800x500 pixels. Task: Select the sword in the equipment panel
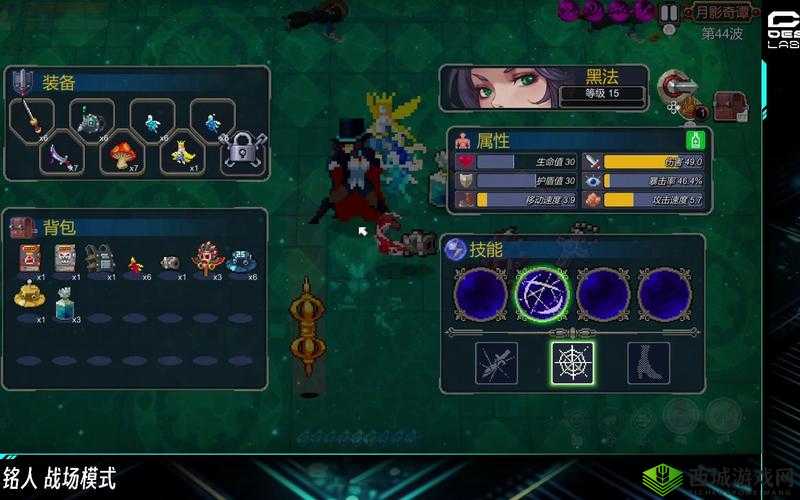coord(32,119)
